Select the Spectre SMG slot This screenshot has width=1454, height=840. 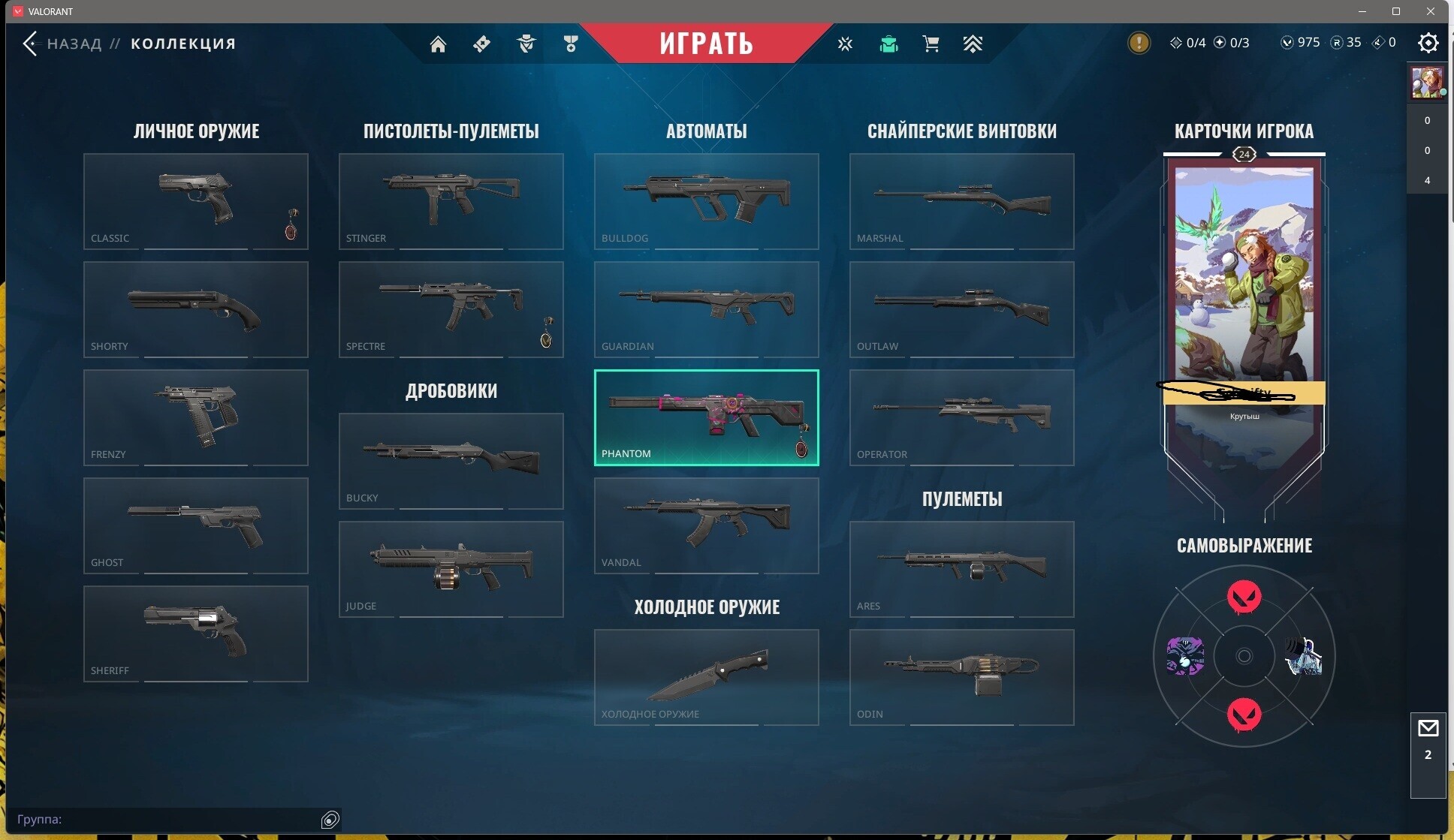click(x=451, y=309)
